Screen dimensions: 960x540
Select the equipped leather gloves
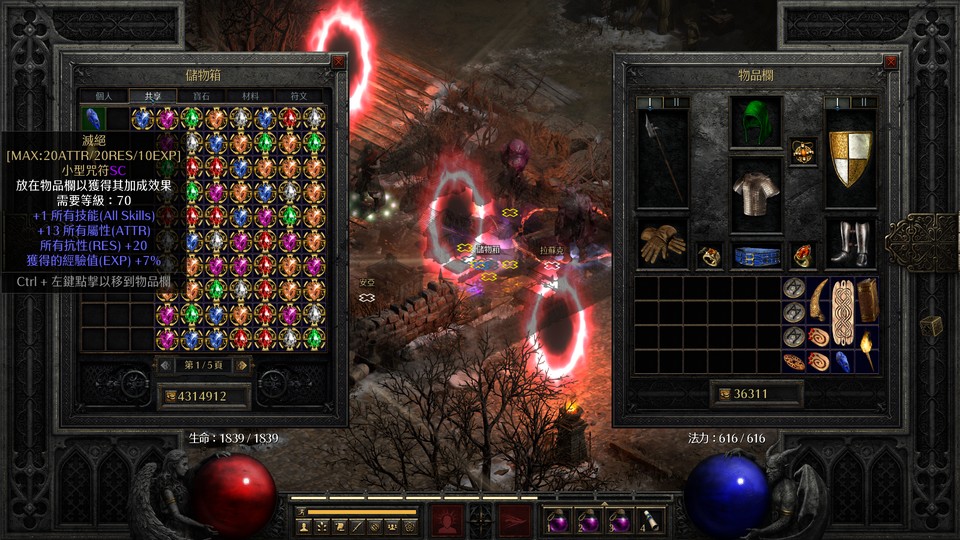(662, 243)
